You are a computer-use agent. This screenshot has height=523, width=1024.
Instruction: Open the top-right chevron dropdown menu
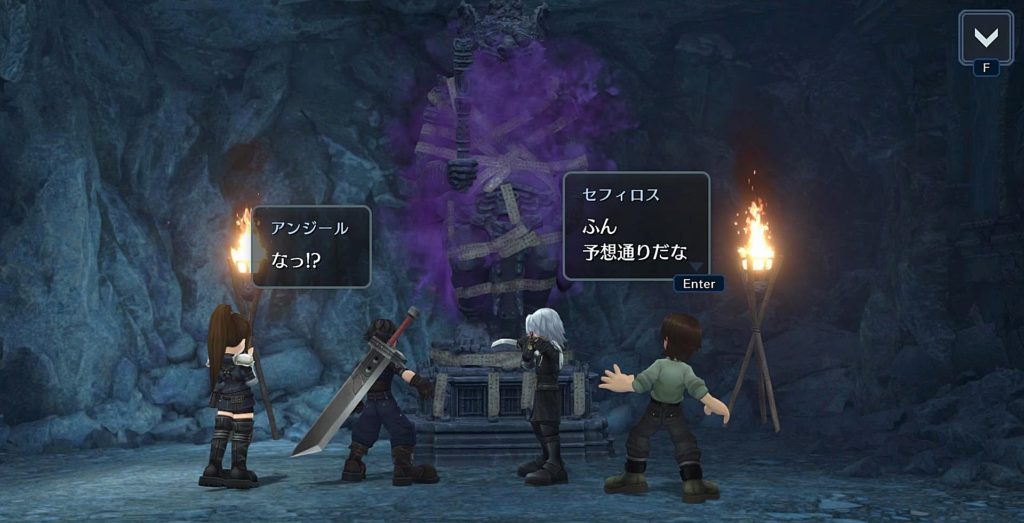click(985, 38)
